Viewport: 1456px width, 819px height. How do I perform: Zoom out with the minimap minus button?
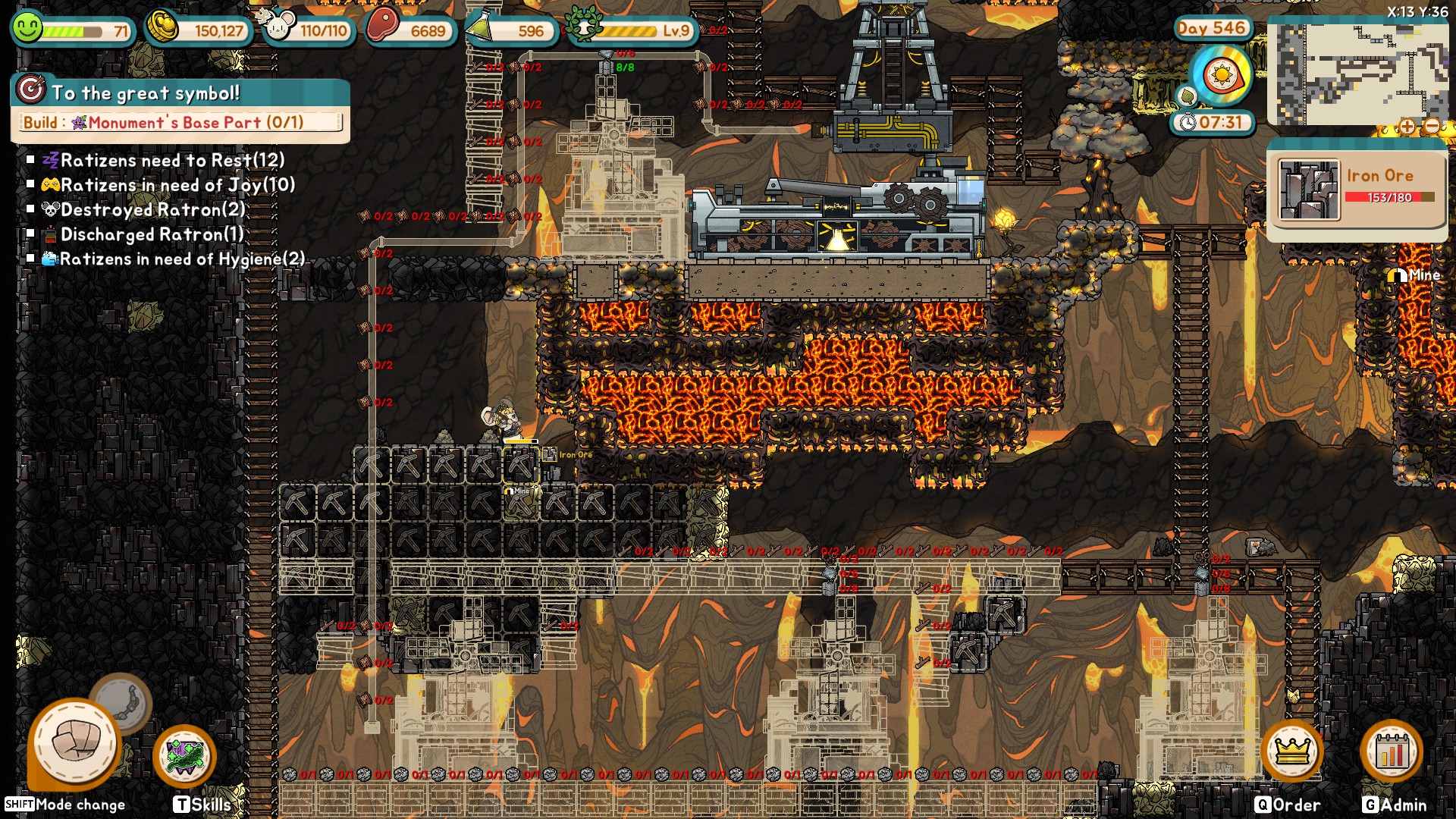click(x=1432, y=127)
